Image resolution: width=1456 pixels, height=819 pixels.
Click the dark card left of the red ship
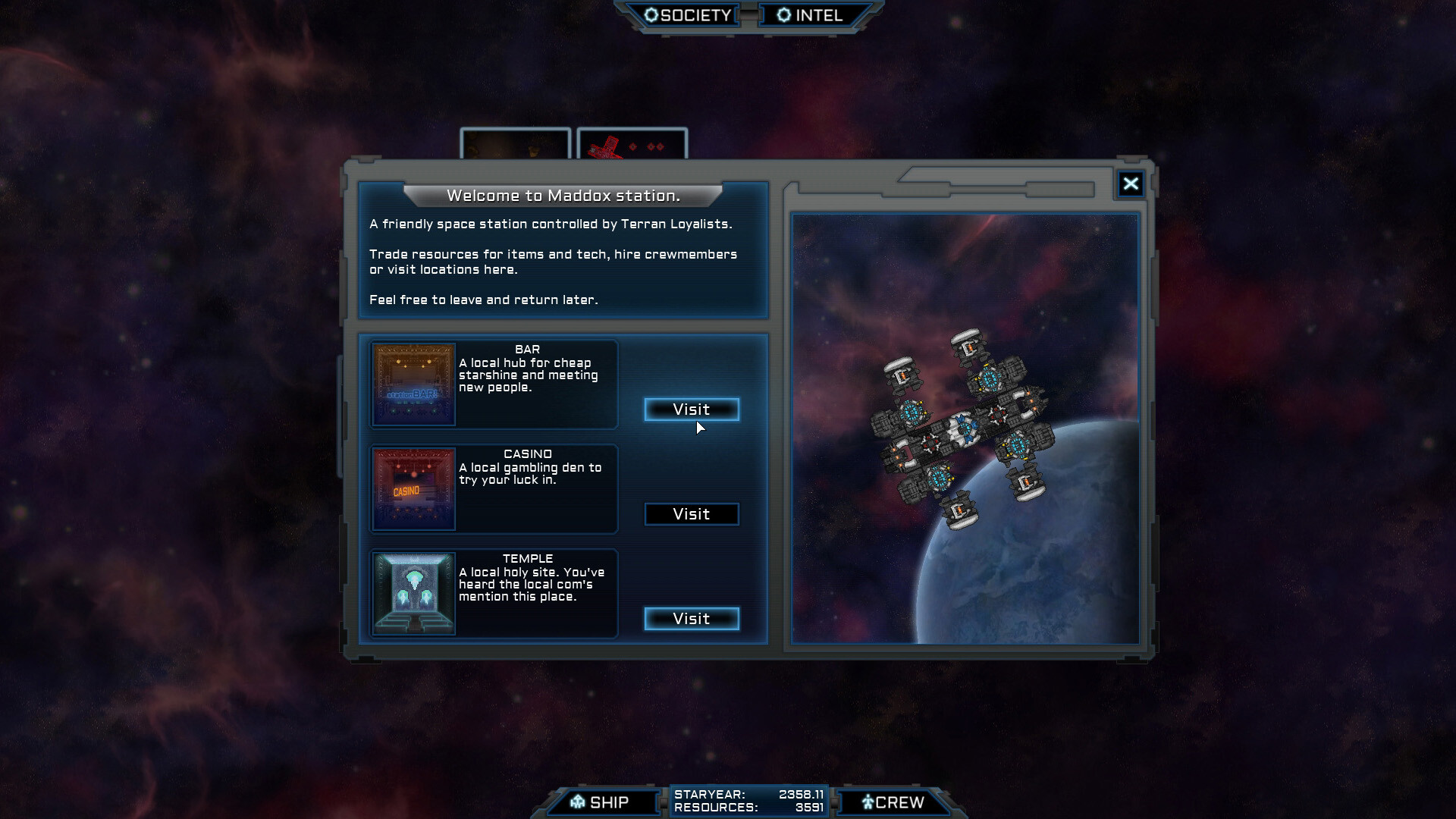516,144
